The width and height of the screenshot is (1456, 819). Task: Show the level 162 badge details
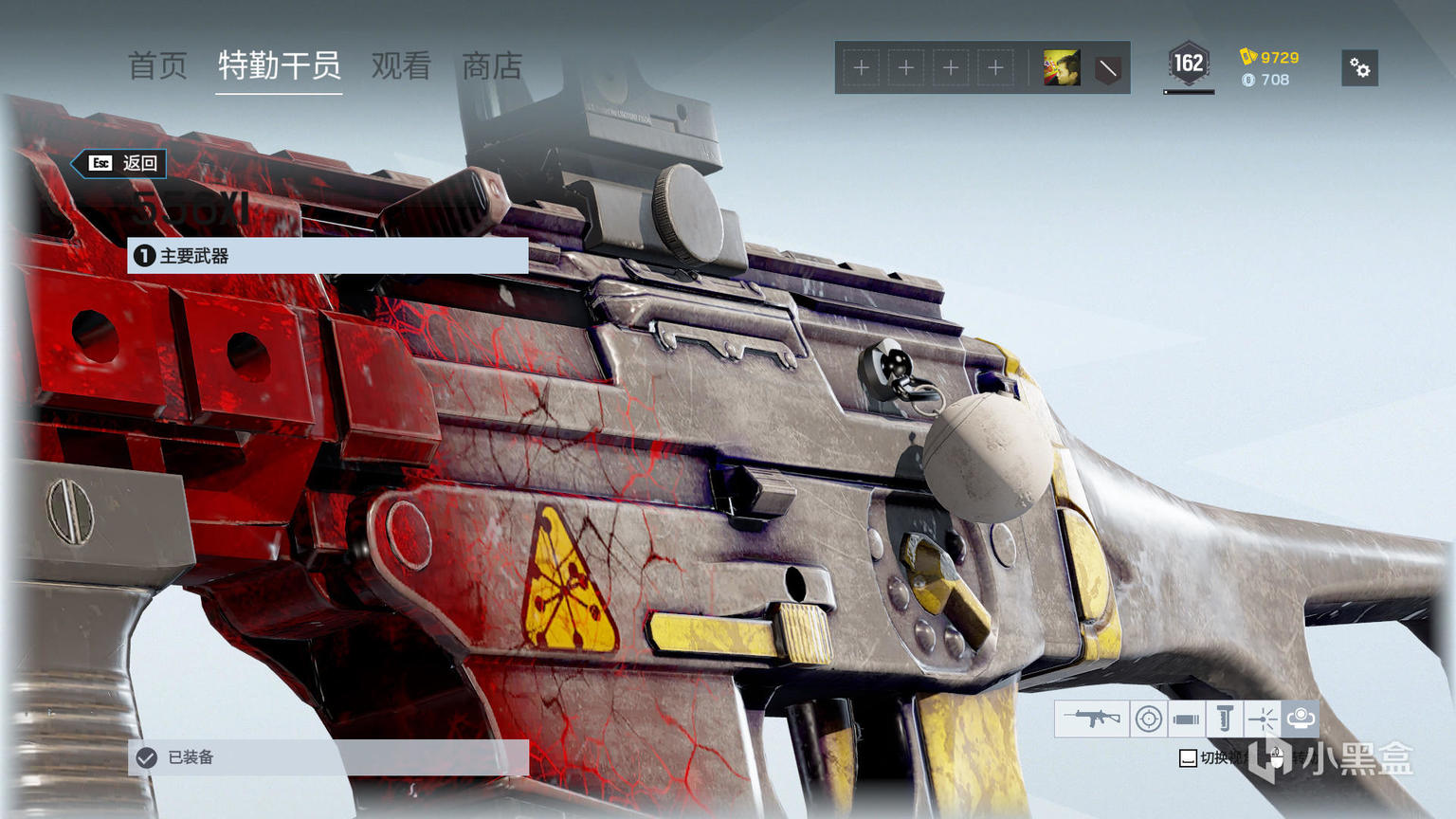(x=1188, y=64)
